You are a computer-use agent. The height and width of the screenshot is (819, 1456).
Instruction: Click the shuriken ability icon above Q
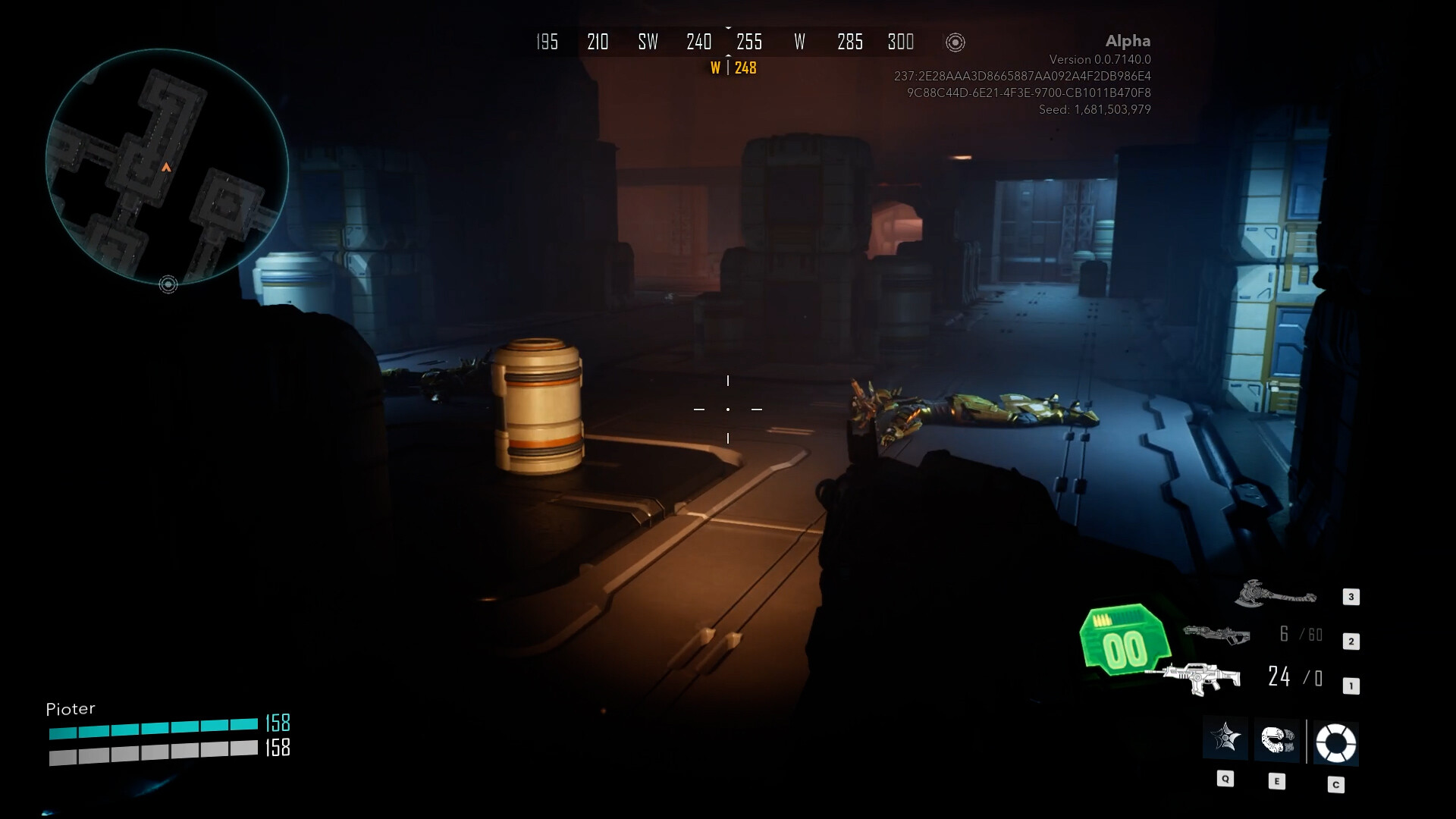1226,739
